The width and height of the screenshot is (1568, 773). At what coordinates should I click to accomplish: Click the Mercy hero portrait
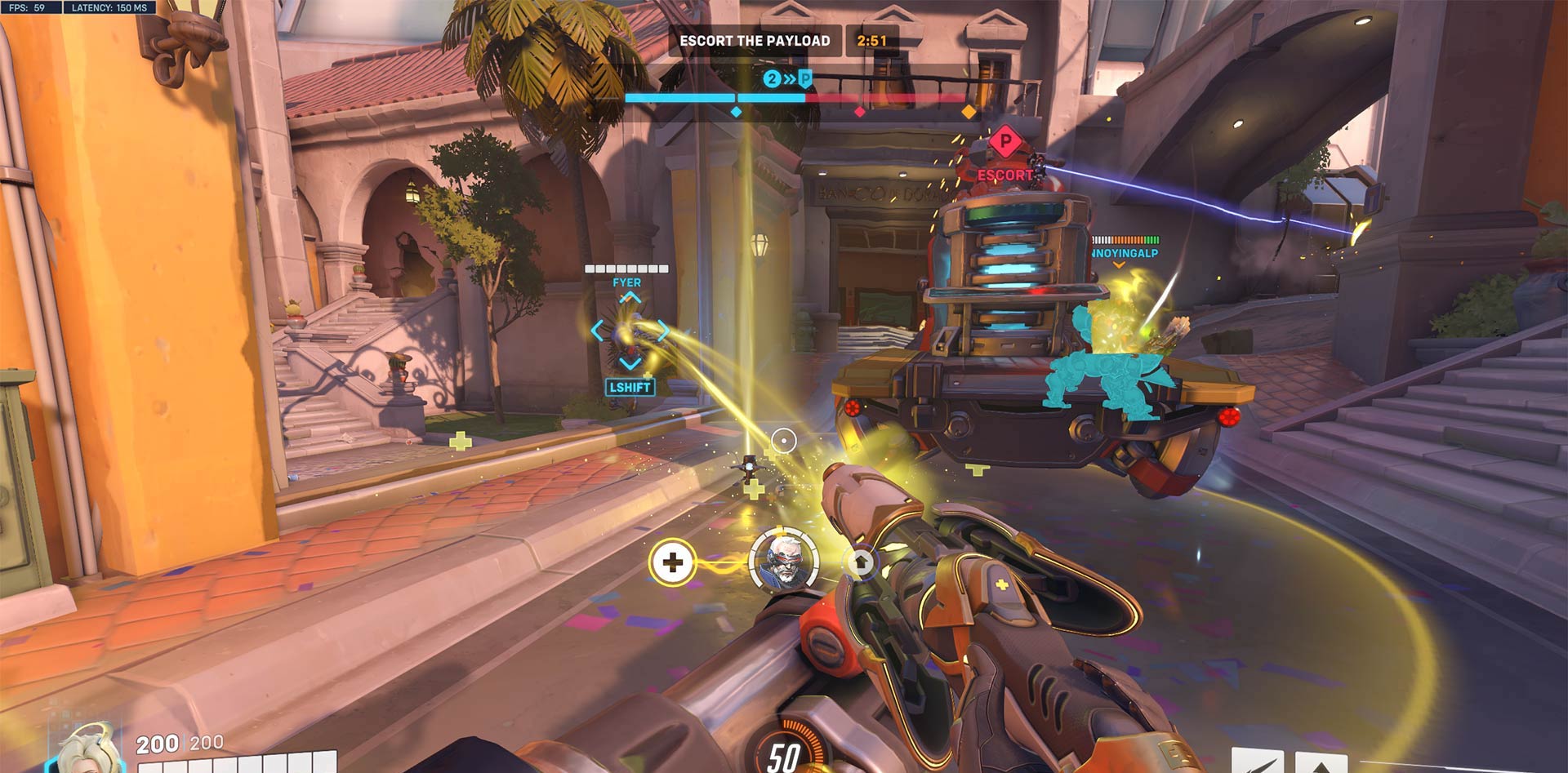click(x=87, y=751)
